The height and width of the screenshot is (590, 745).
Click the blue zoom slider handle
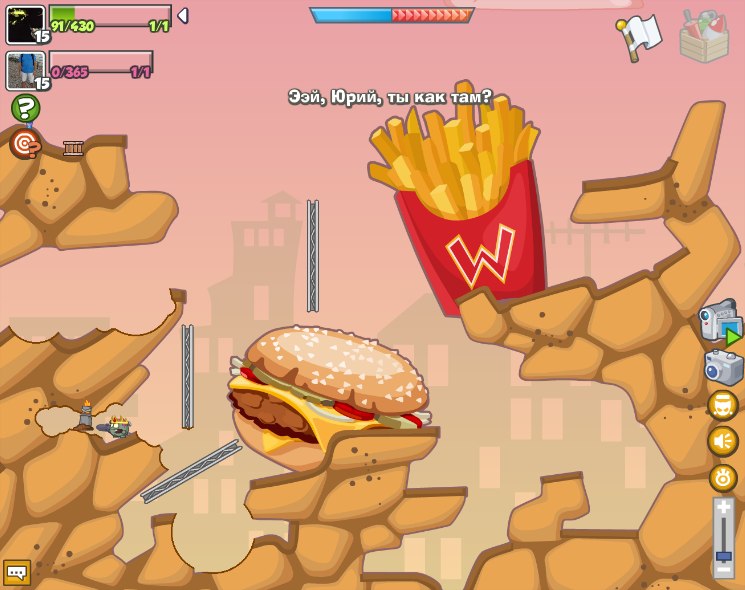pyautogui.click(x=724, y=555)
